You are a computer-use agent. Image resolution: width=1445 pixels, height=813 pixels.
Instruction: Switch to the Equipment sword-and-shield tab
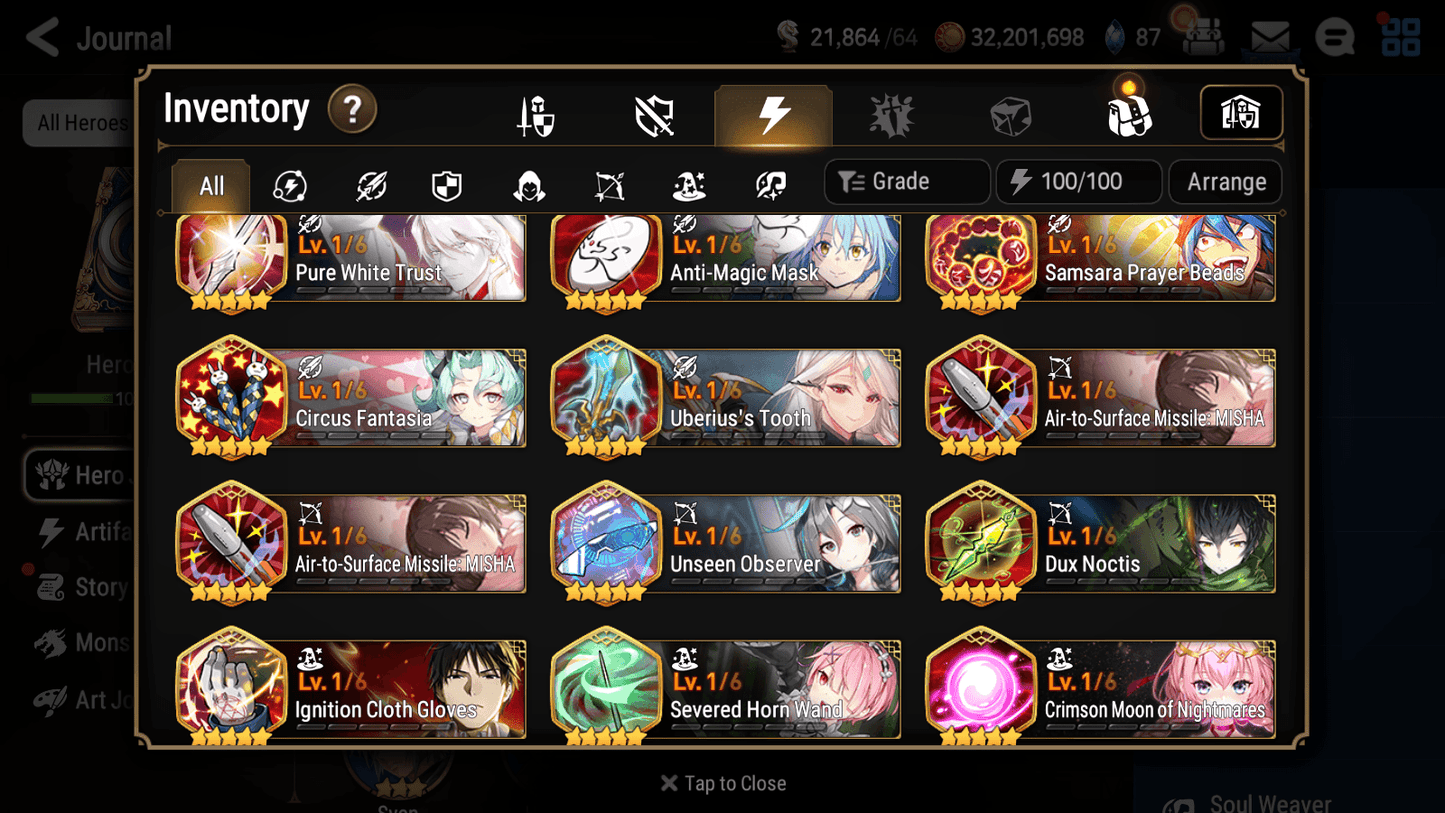(x=536, y=113)
